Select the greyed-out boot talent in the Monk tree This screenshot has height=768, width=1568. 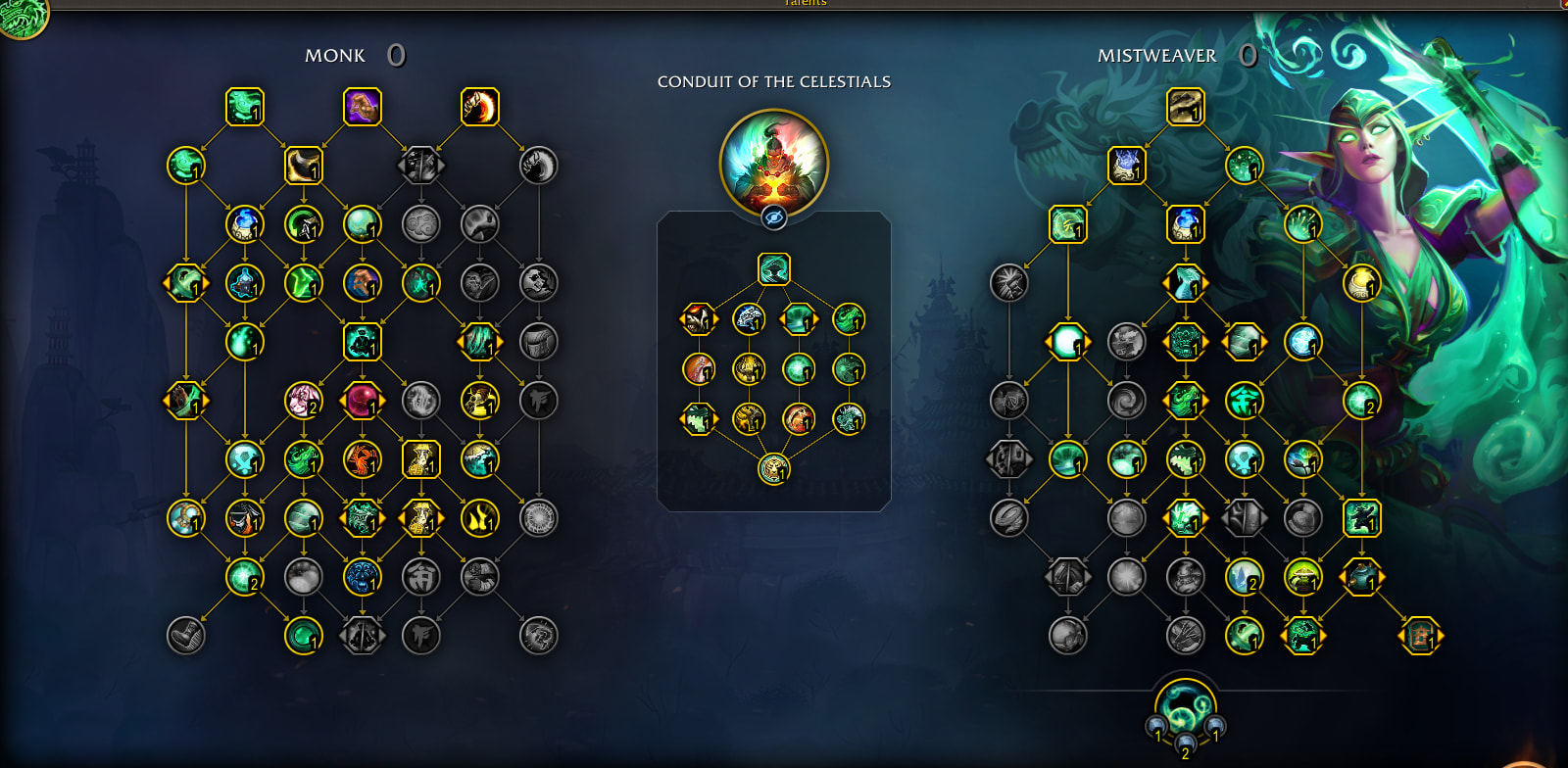tap(186, 636)
